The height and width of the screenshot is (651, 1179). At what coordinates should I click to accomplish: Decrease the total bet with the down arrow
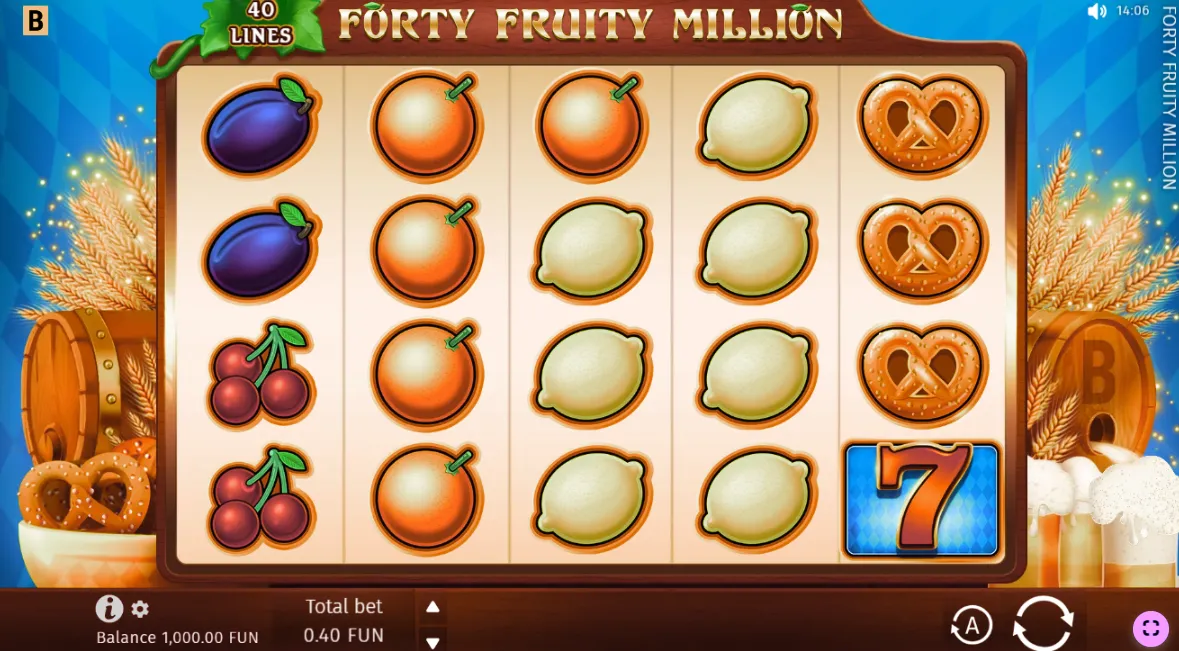click(x=432, y=641)
